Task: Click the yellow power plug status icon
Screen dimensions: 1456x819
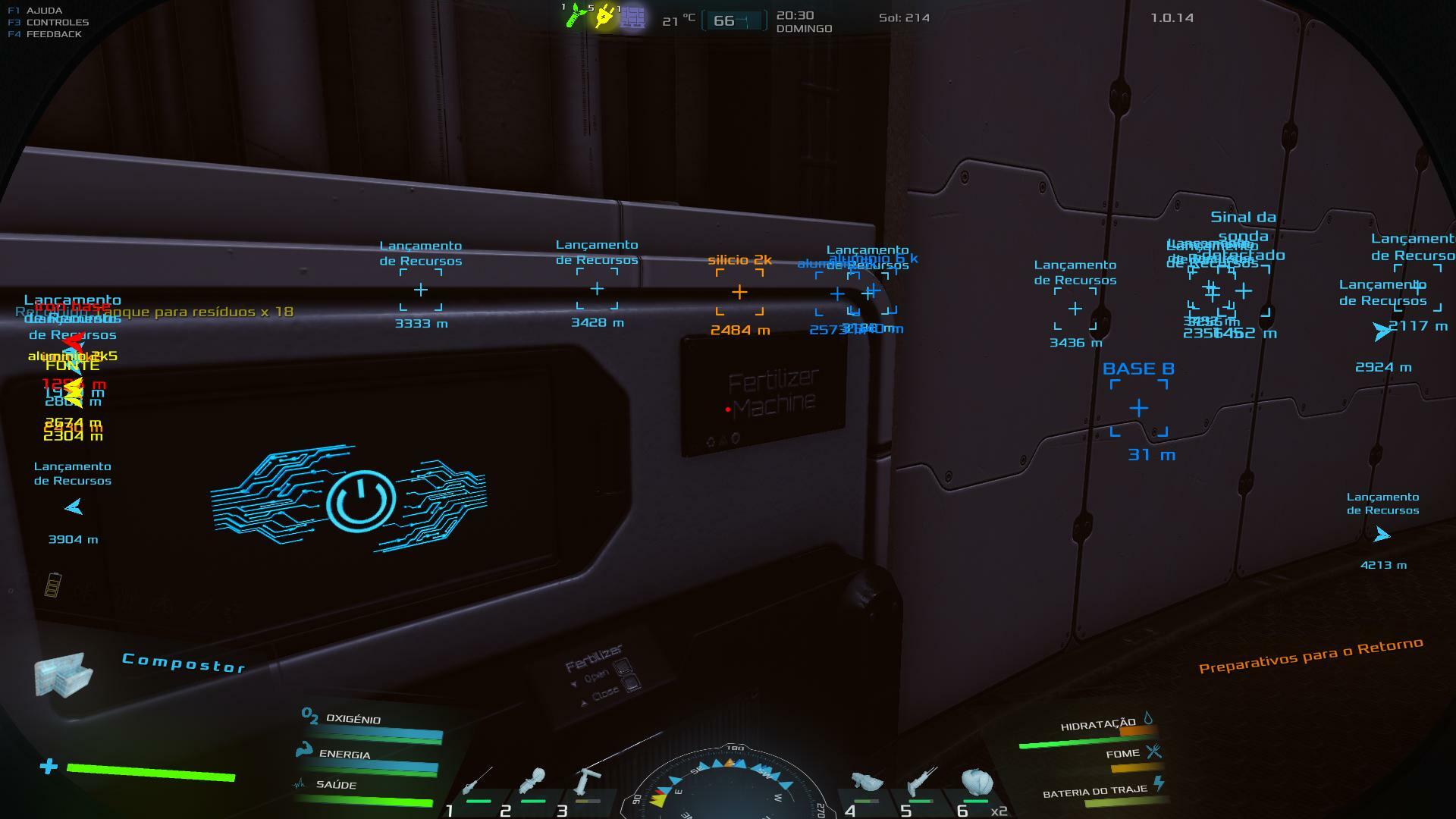Action: pyautogui.click(x=604, y=16)
